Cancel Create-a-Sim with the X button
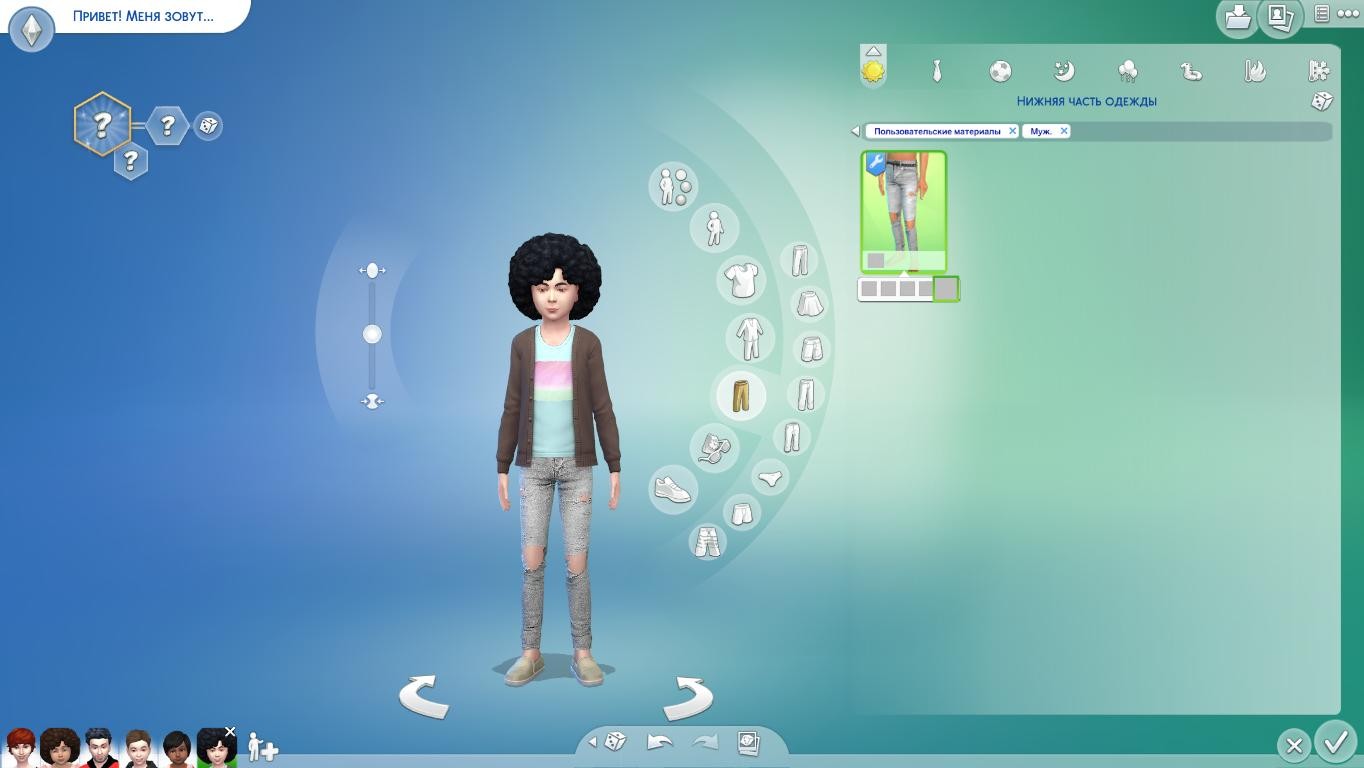The height and width of the screenshot is (768, 1364). tap(1294, 745)
